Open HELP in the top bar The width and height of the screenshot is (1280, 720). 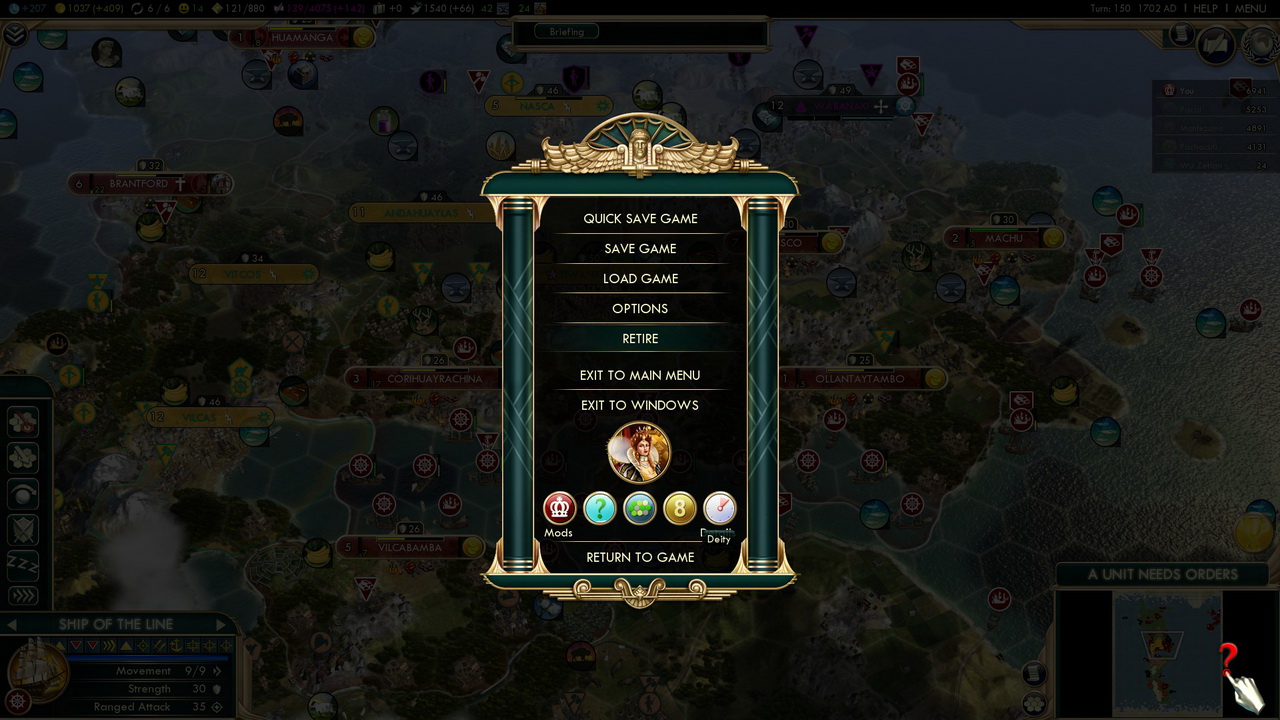tap(1205, 8)
